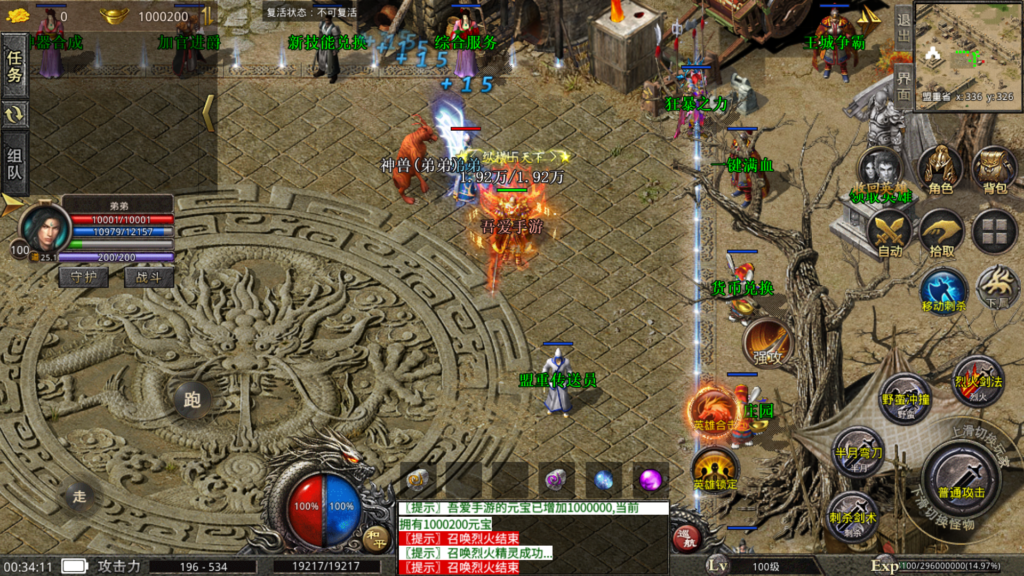Activate the 野蛮冲撞 charge skill
Screen dimensions: 1024x576
click(x=905, y=397)
